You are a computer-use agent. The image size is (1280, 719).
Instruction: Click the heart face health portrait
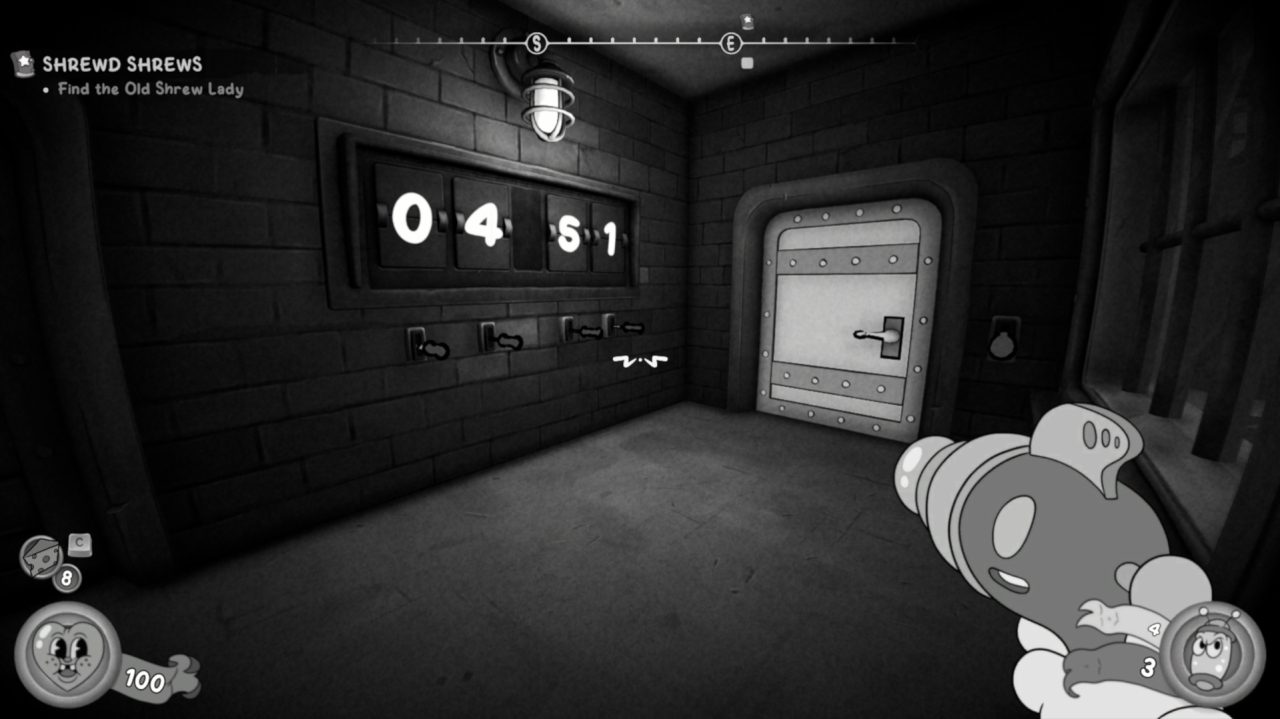(67, 653)
